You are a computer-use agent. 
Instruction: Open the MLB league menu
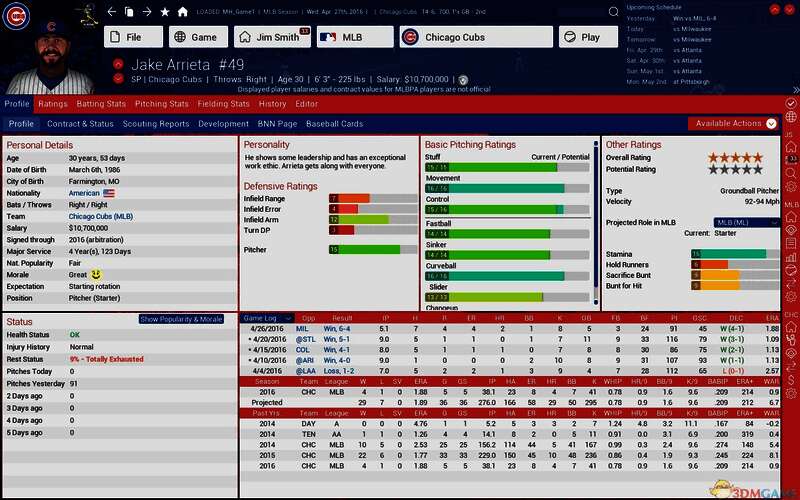tap(355, 37)
